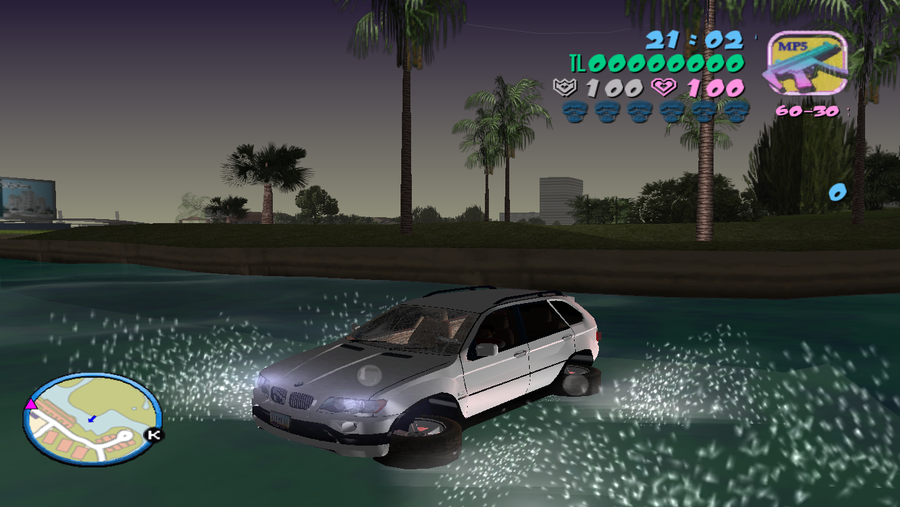Screen dimensions: 900x507
Task: Click the K marker on the radar edge
Action: point(153,435)
